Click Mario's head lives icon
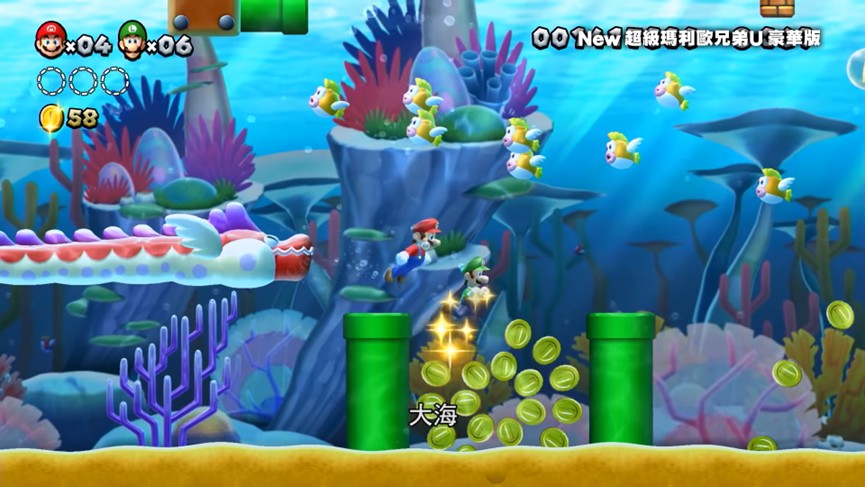This screenshot has width=865, height=487. click(x=49, y=40)
